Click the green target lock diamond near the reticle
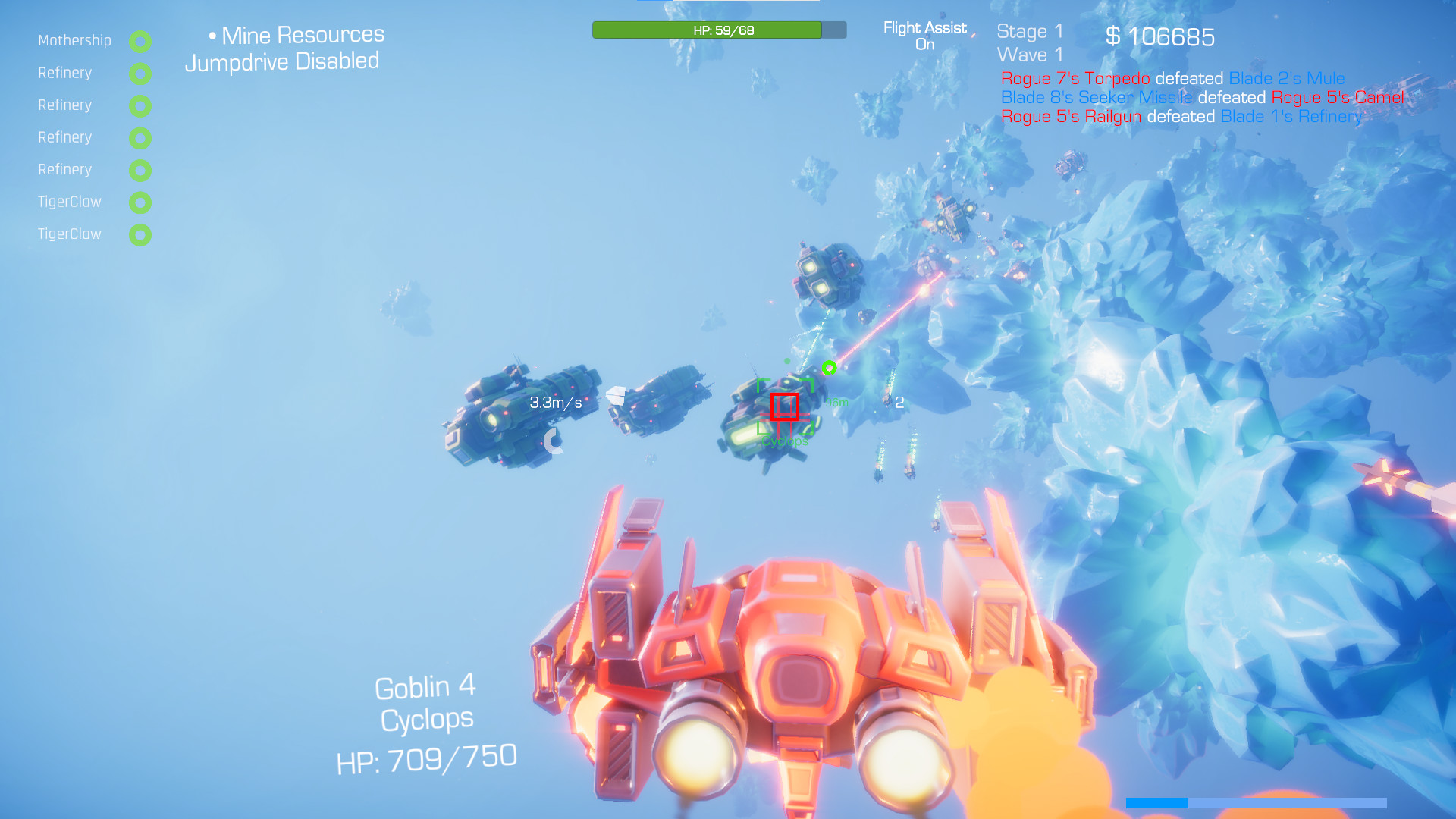1456x819 pixels. click(x=830, y=366)
